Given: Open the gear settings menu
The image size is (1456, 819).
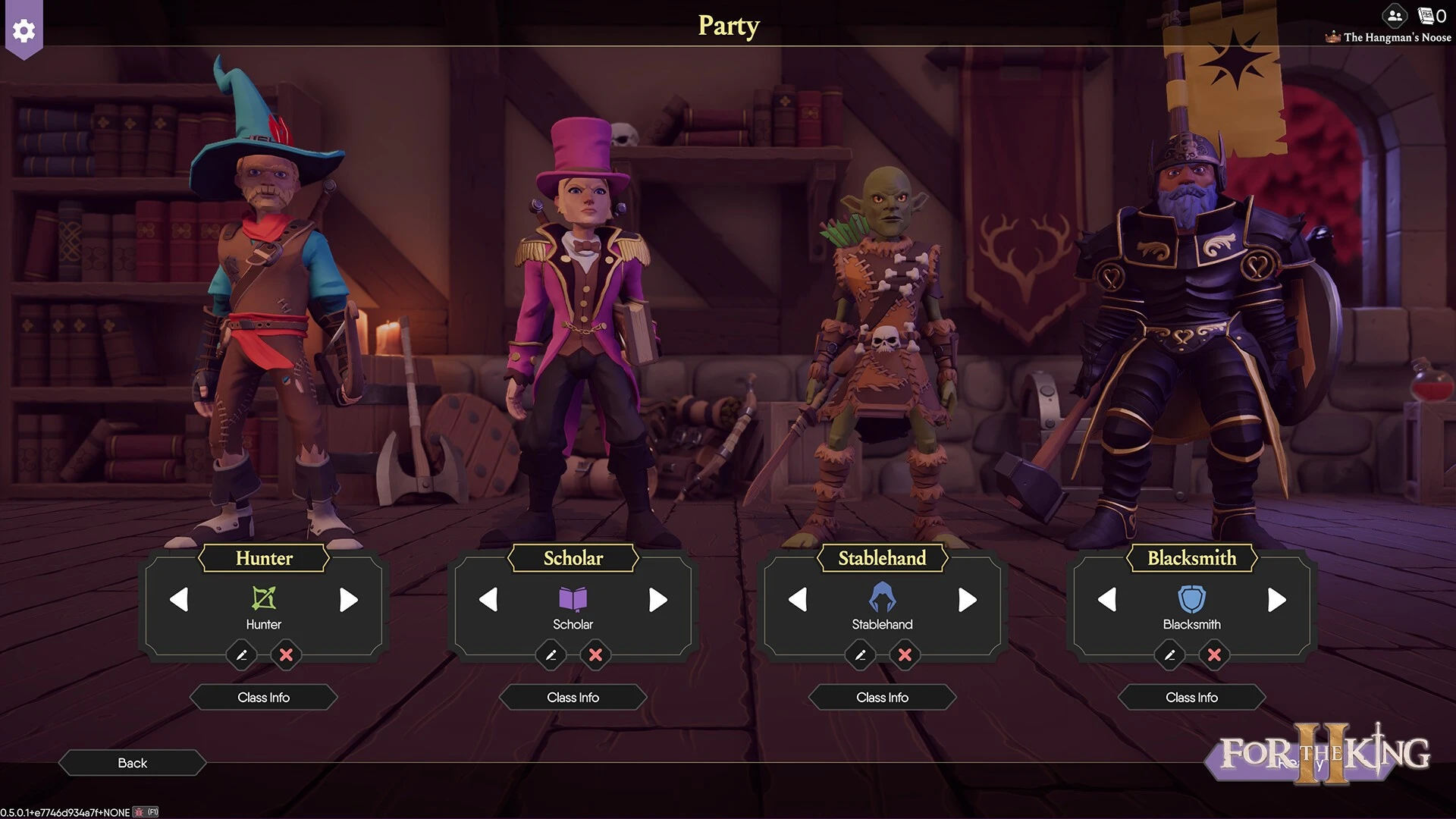Looking at the screenshot, I should click(x=24, y=30).
